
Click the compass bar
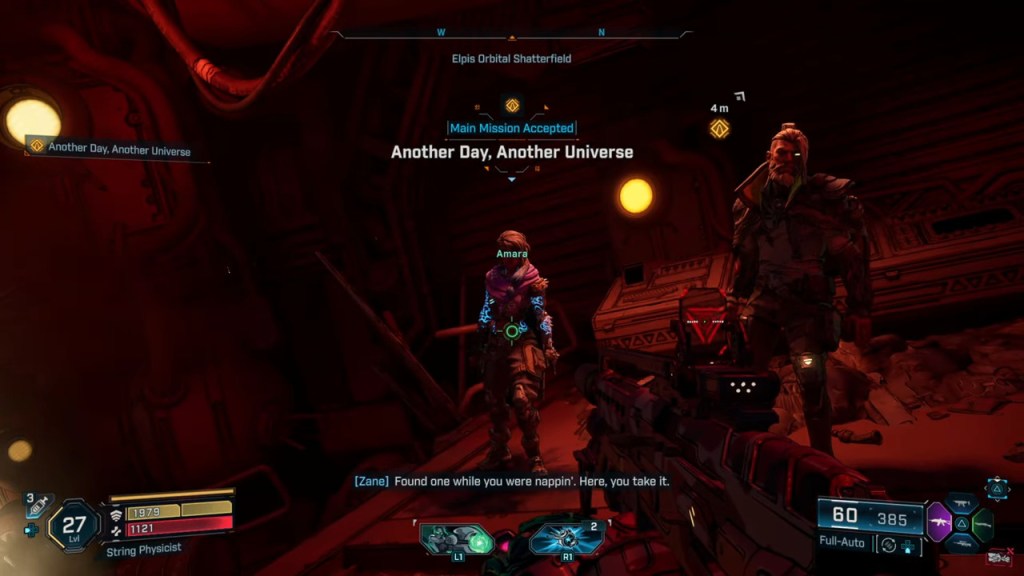[x=511, y=34]
